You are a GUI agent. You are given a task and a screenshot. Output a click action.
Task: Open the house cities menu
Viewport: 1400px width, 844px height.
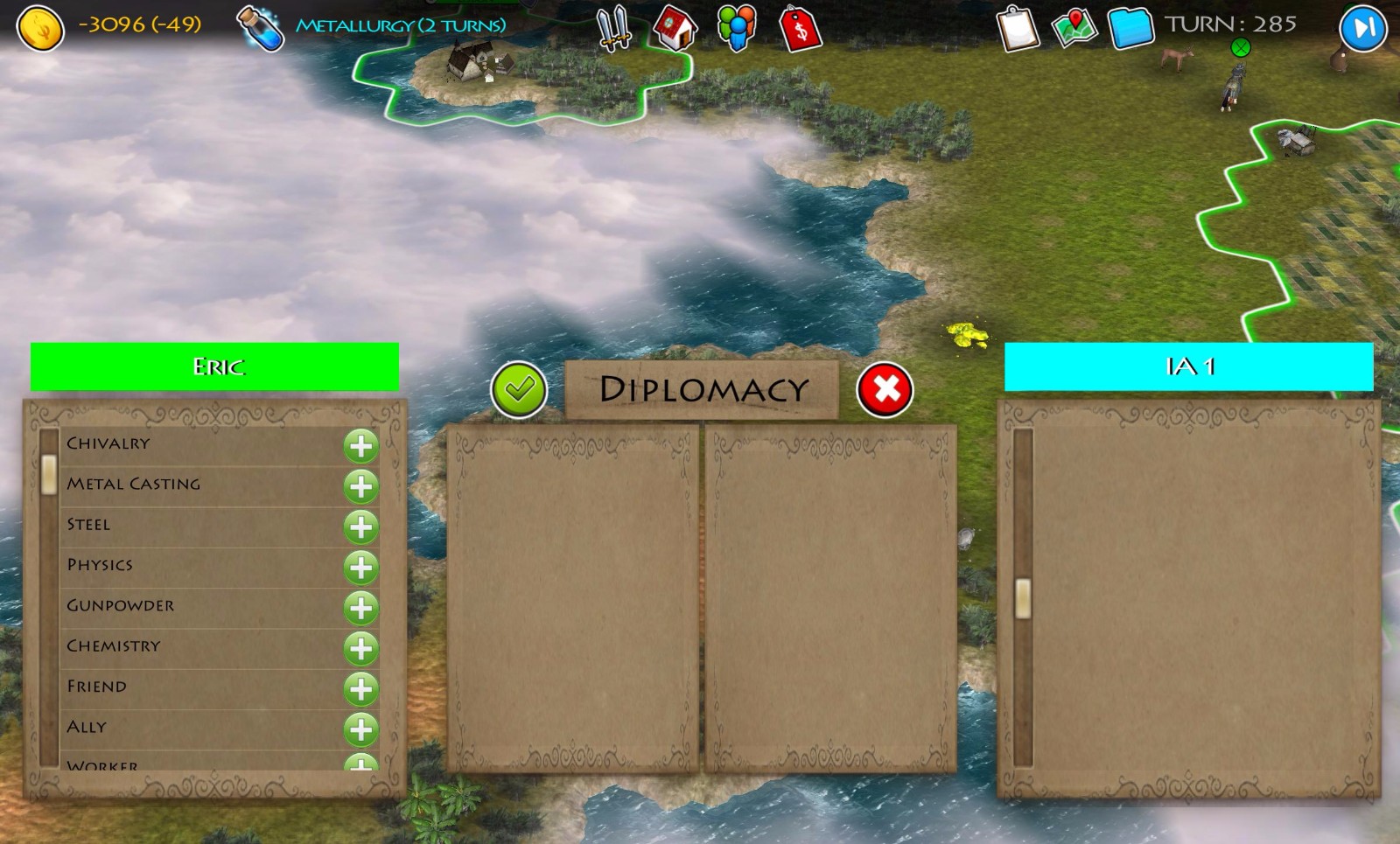[675, 28]
